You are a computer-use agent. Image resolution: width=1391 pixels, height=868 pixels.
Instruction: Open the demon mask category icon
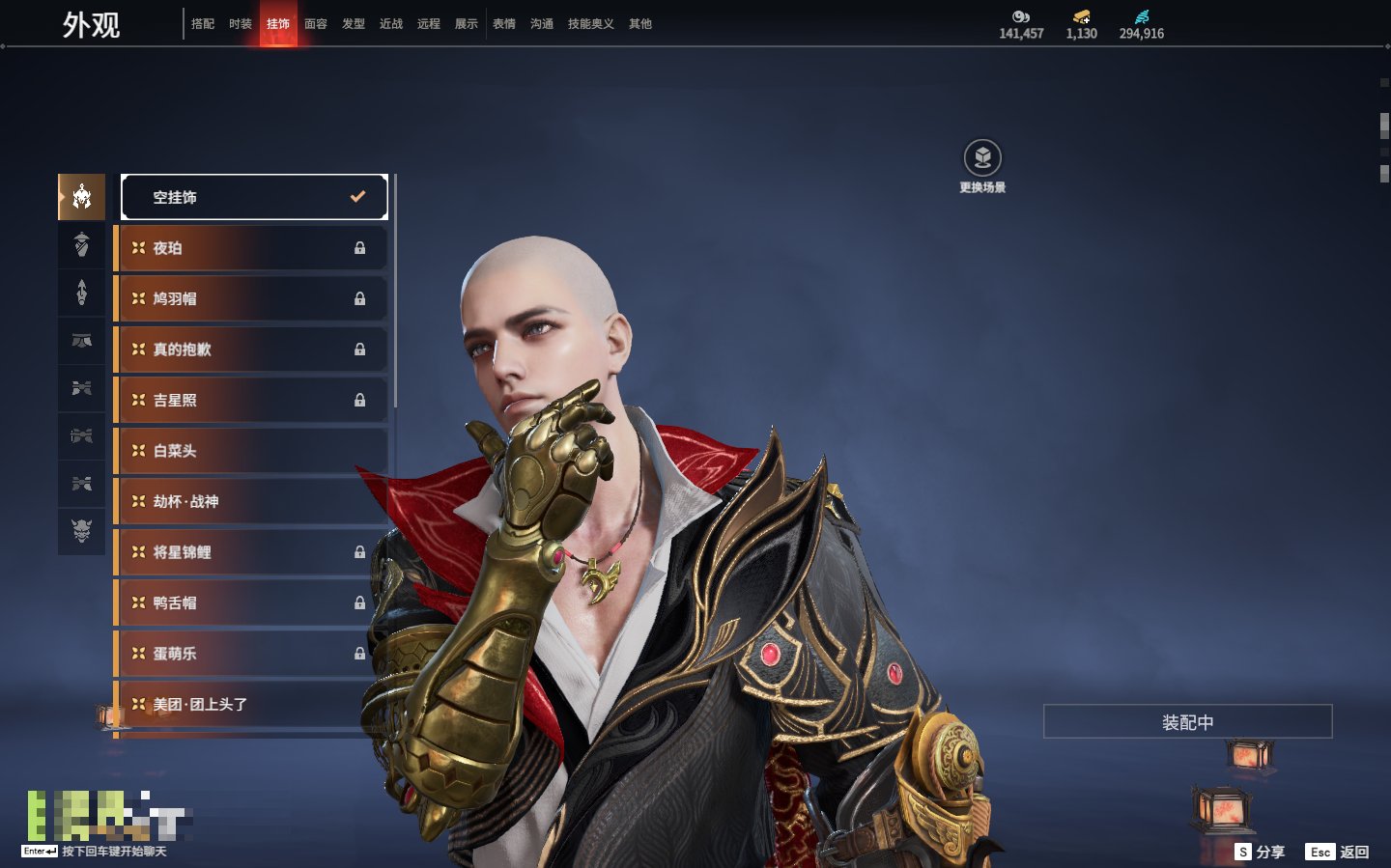pyautogui.click(x=82, y=530)
